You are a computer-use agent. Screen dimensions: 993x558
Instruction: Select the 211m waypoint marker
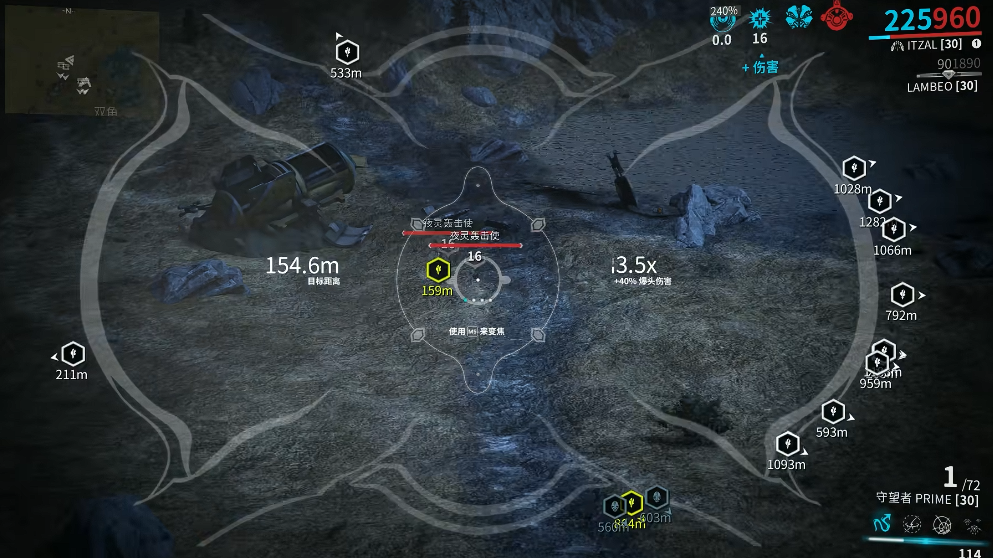pos(72,354)
